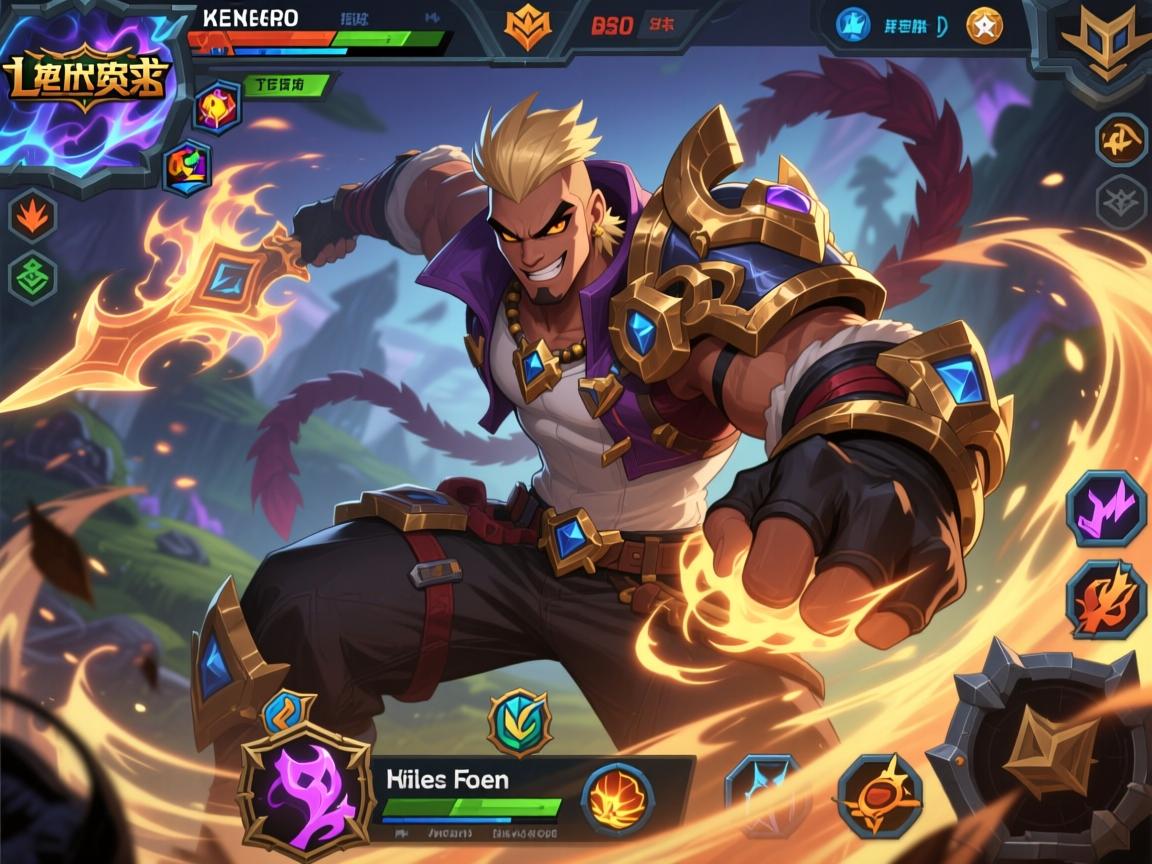Activate the purple lightning ability
The height and width of the screenshot is (864, 1152).
[1106, 507]
